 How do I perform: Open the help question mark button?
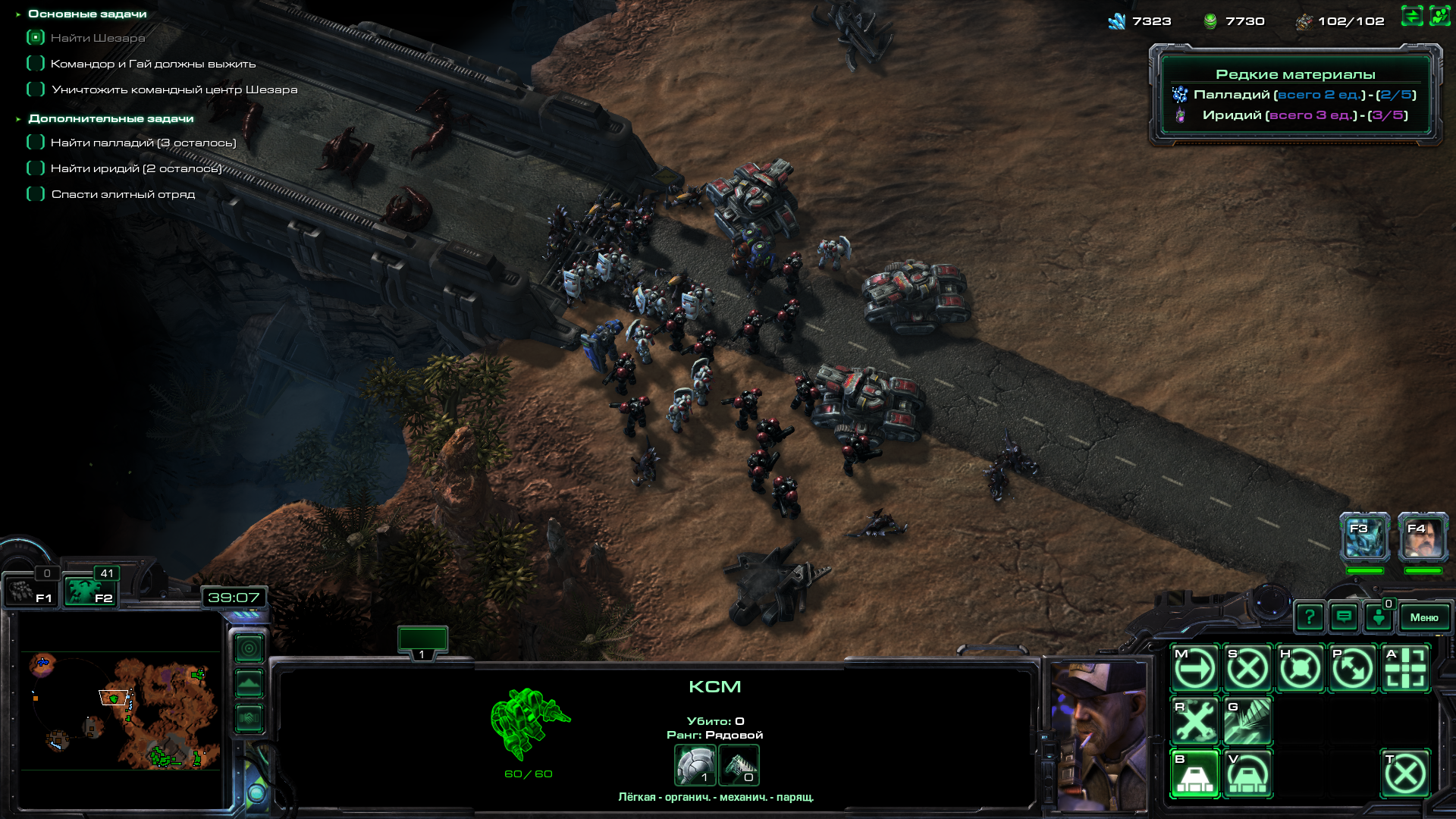coord(1310,617)
